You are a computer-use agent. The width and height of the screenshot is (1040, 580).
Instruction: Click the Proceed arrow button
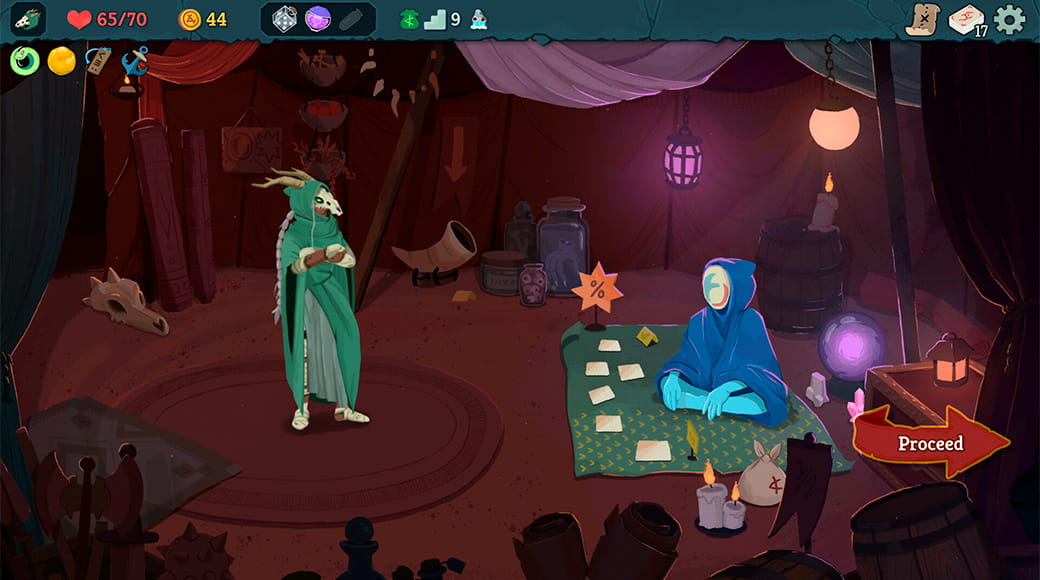coord(930,443)
